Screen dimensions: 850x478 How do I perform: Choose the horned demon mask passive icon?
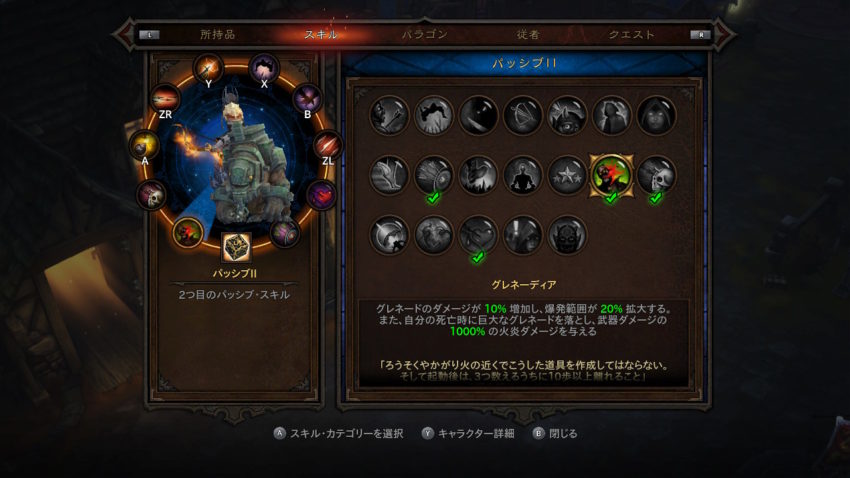click(566, 235)
